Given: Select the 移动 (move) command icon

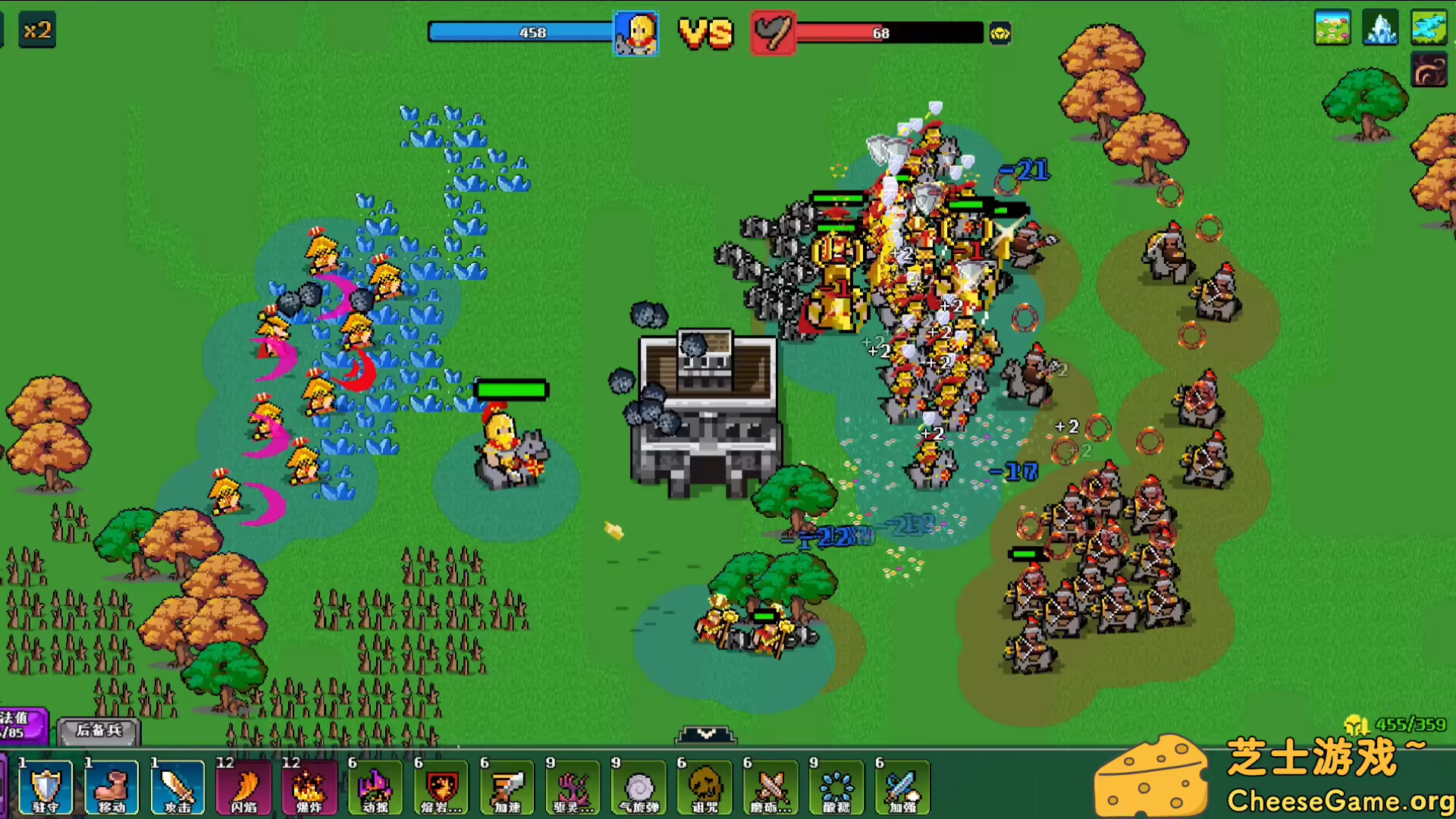Looking at the screenshot, I should [111, 786].
